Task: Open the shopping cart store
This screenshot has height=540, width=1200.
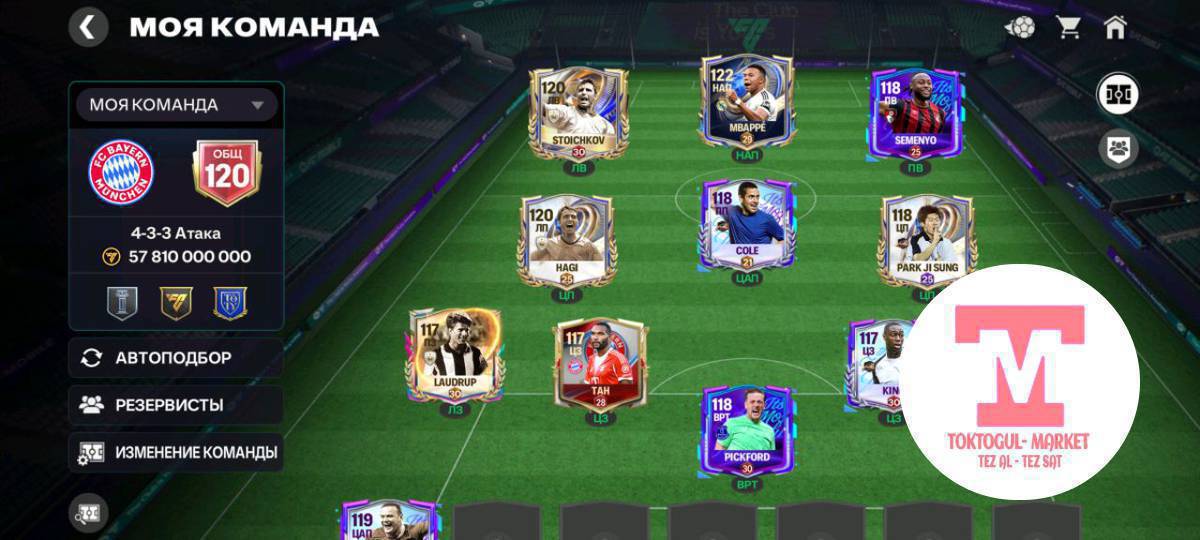Action: click(x=1068, y=27)
